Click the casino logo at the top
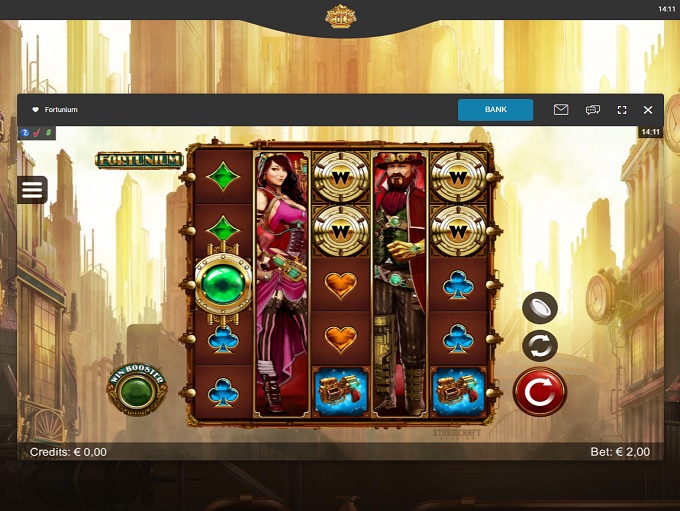This screenshot has width=680, height=511. (x=340, y=17)
